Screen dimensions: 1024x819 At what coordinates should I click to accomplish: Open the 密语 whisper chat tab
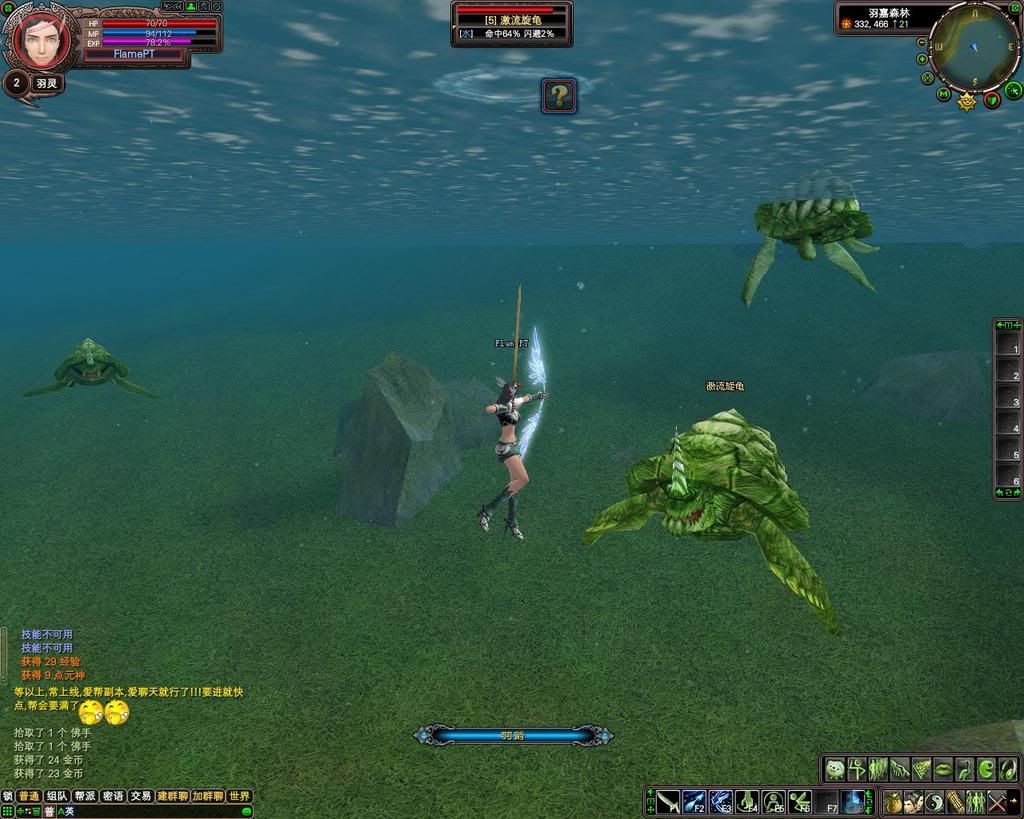pyautogui.click(x=113, y=796)
